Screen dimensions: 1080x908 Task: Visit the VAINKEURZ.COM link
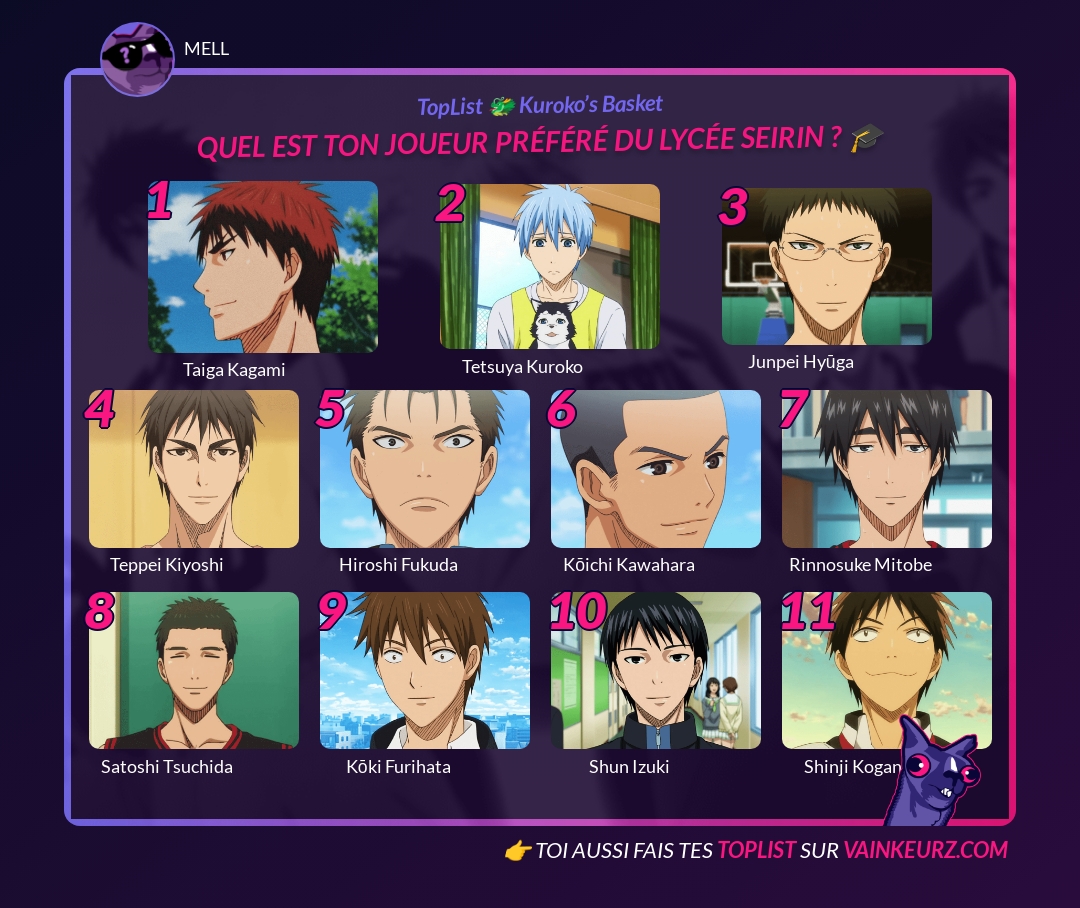pyautogui.click(x=925, y=850)
